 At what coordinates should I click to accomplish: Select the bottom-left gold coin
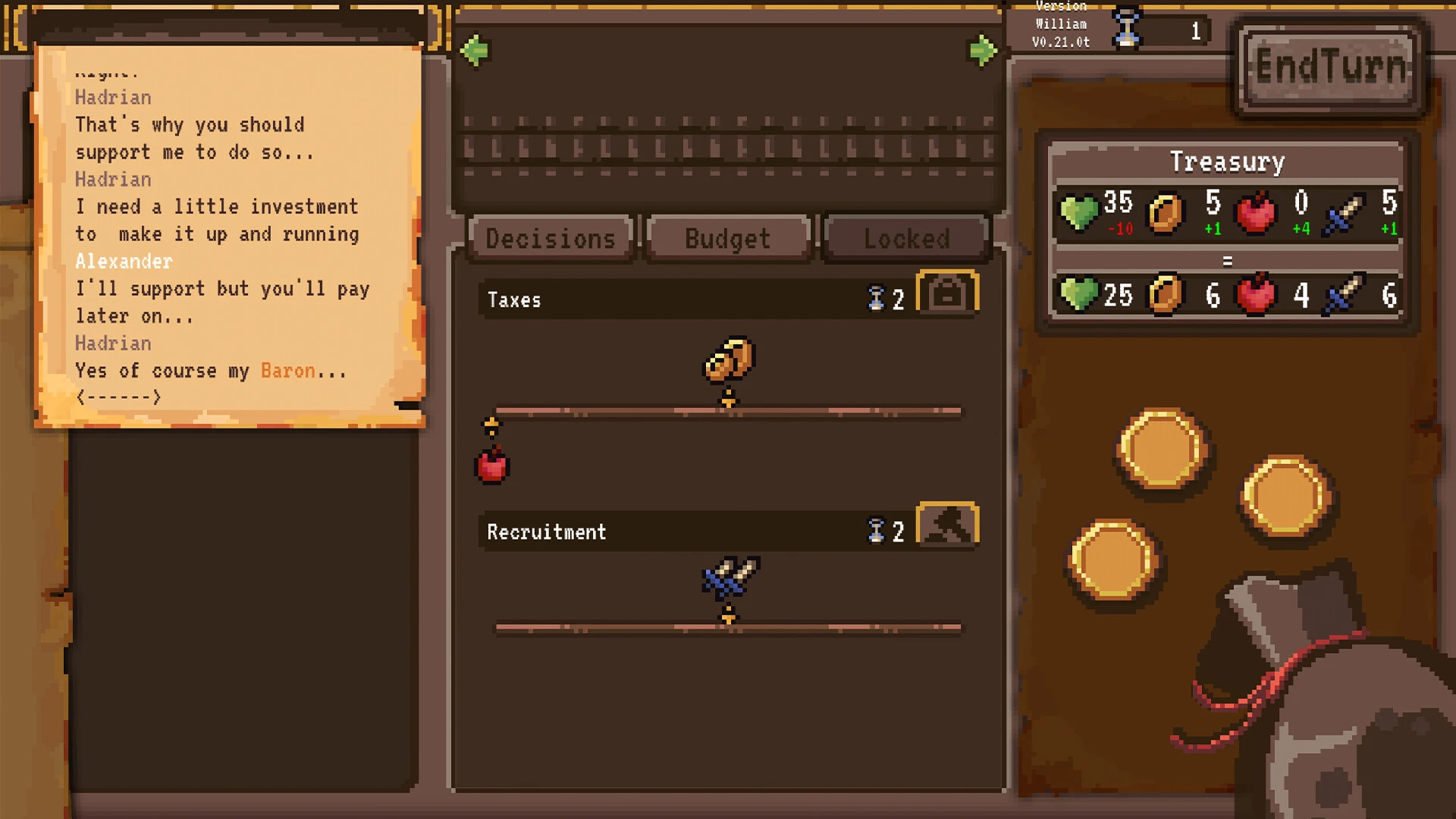[1113, 560]
